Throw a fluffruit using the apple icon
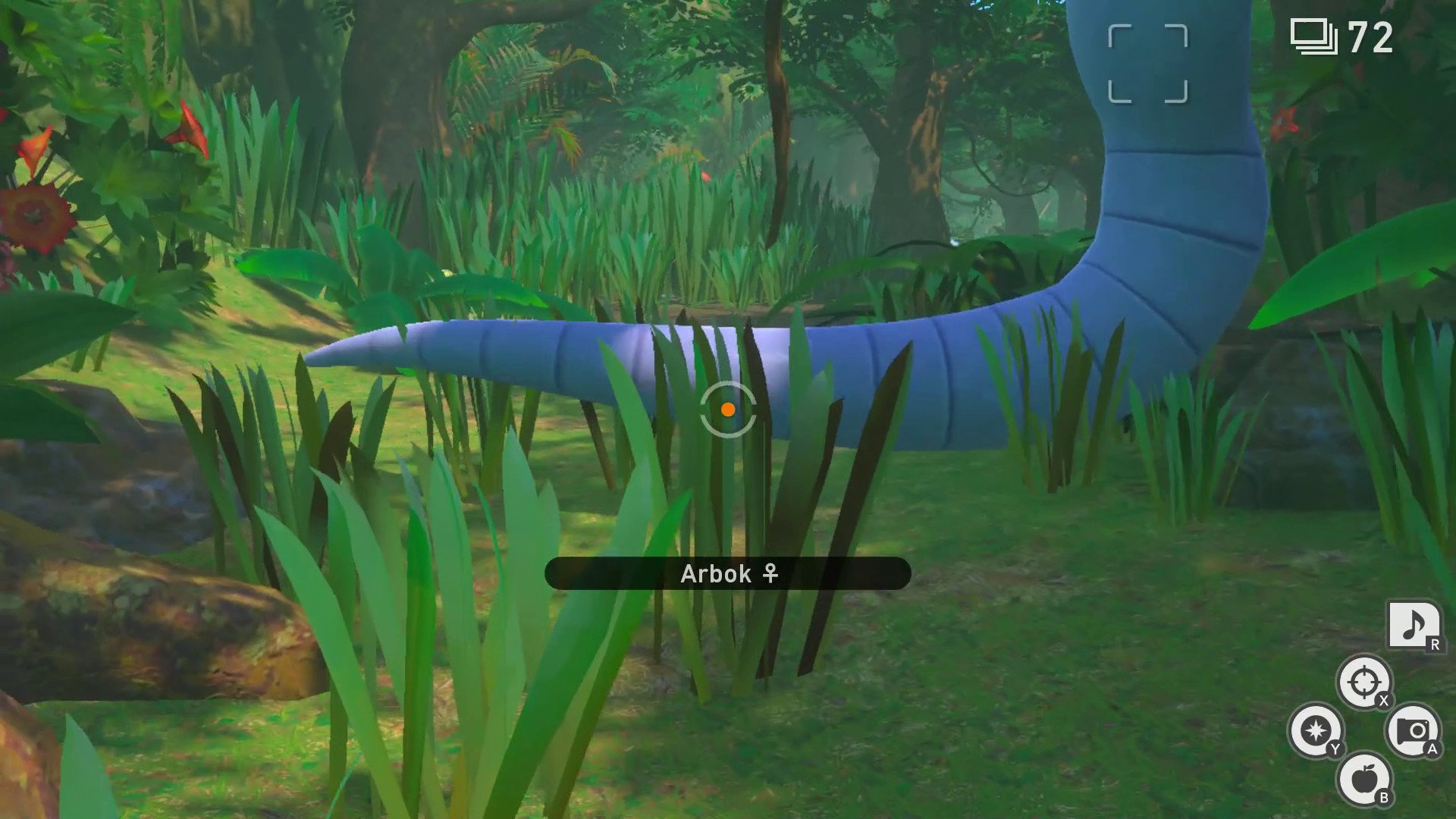1456x819 pixels. pyautogui.click(x=1364, y=779)
